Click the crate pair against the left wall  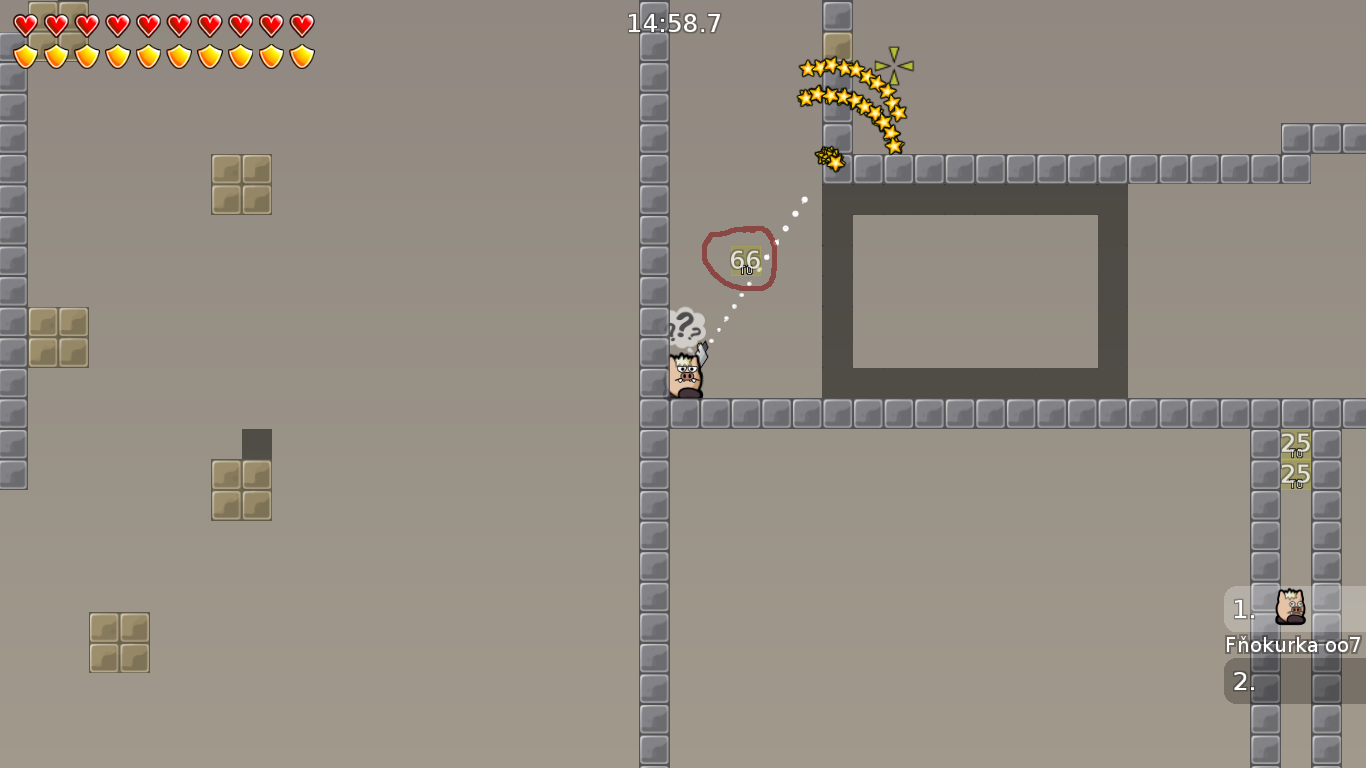pyautogui.click(x=57, y=339)
